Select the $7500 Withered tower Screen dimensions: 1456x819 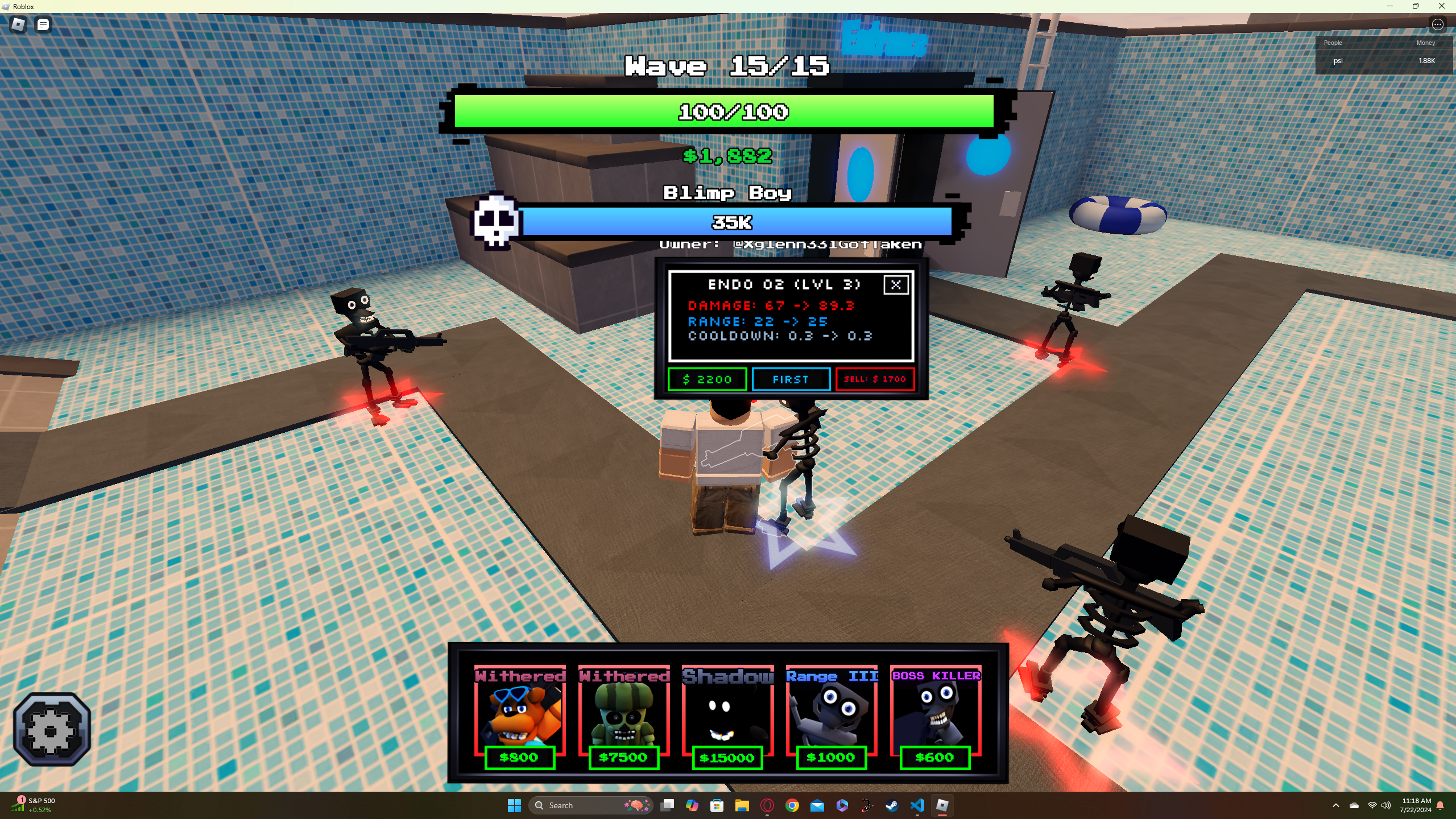[x=624, y=717]
